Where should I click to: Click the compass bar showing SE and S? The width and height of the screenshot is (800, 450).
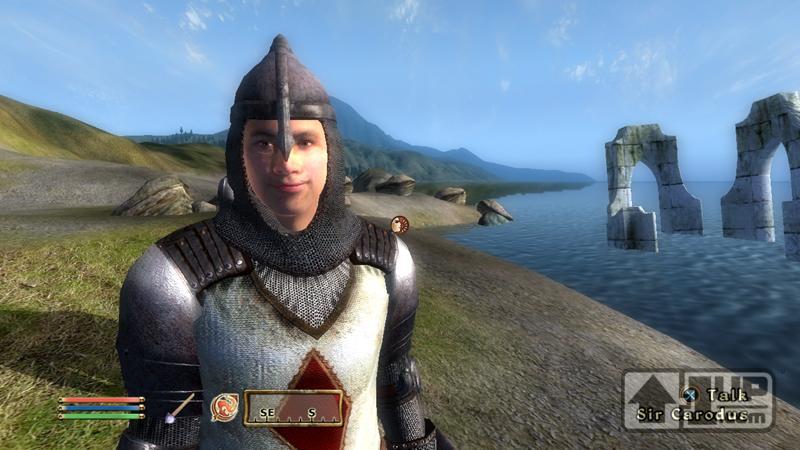[294, 408]
